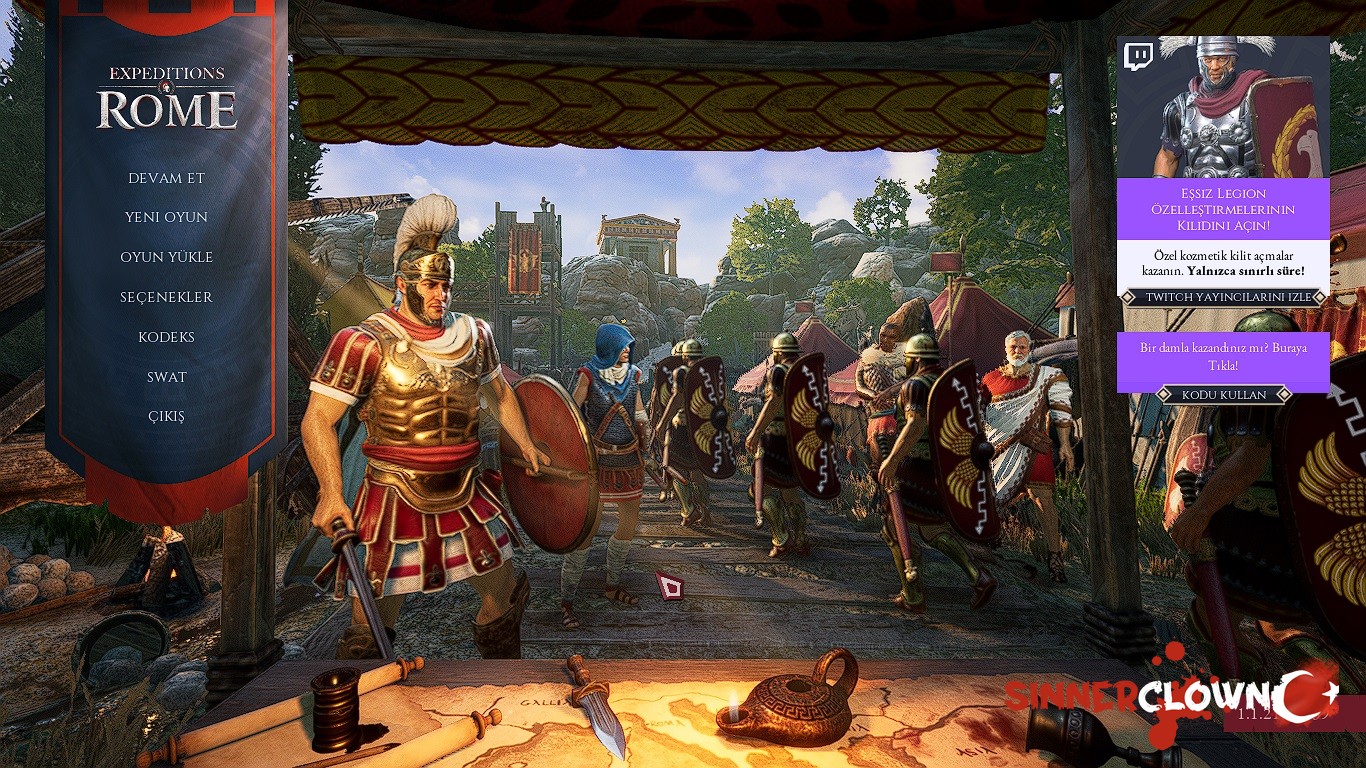Open the Kodeks entry
The image size is (1366, 768).
(x=166, y=337)
